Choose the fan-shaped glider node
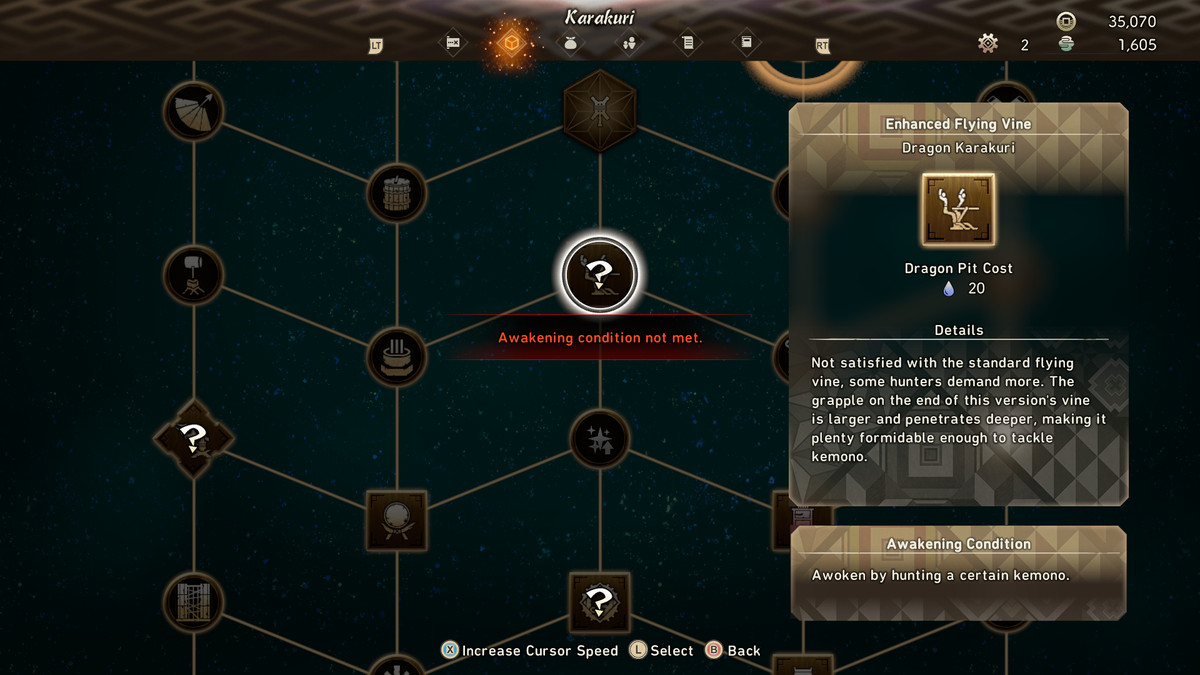The image size is (1200, 675). pos(193,111)
